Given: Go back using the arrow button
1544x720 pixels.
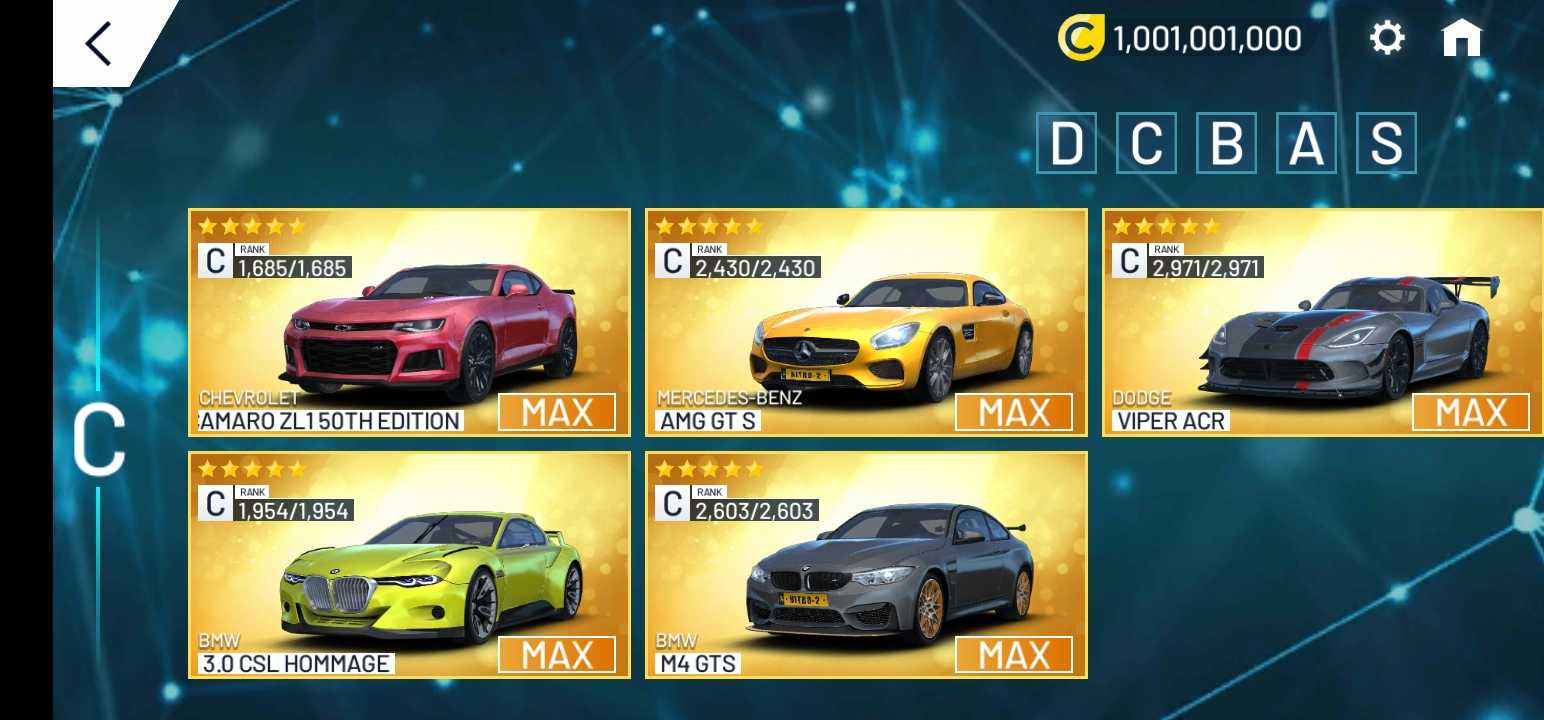Looking at the screenshot, I should tap(99, 44).
